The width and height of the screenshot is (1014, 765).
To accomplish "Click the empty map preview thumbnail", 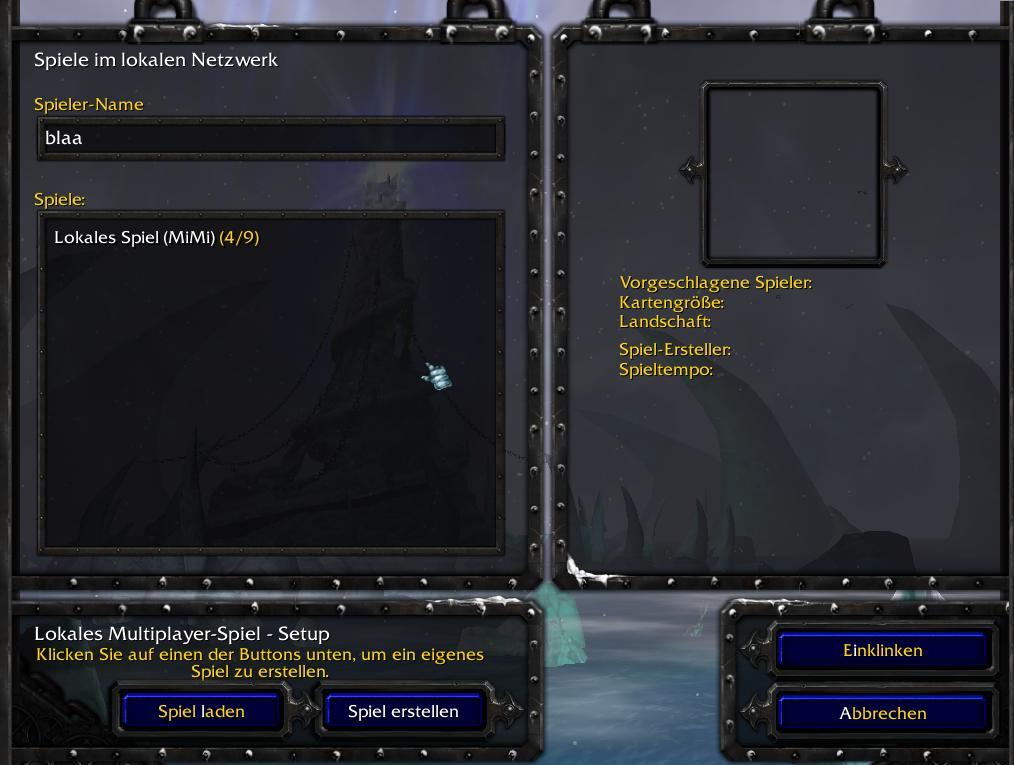I will (794, 174).
